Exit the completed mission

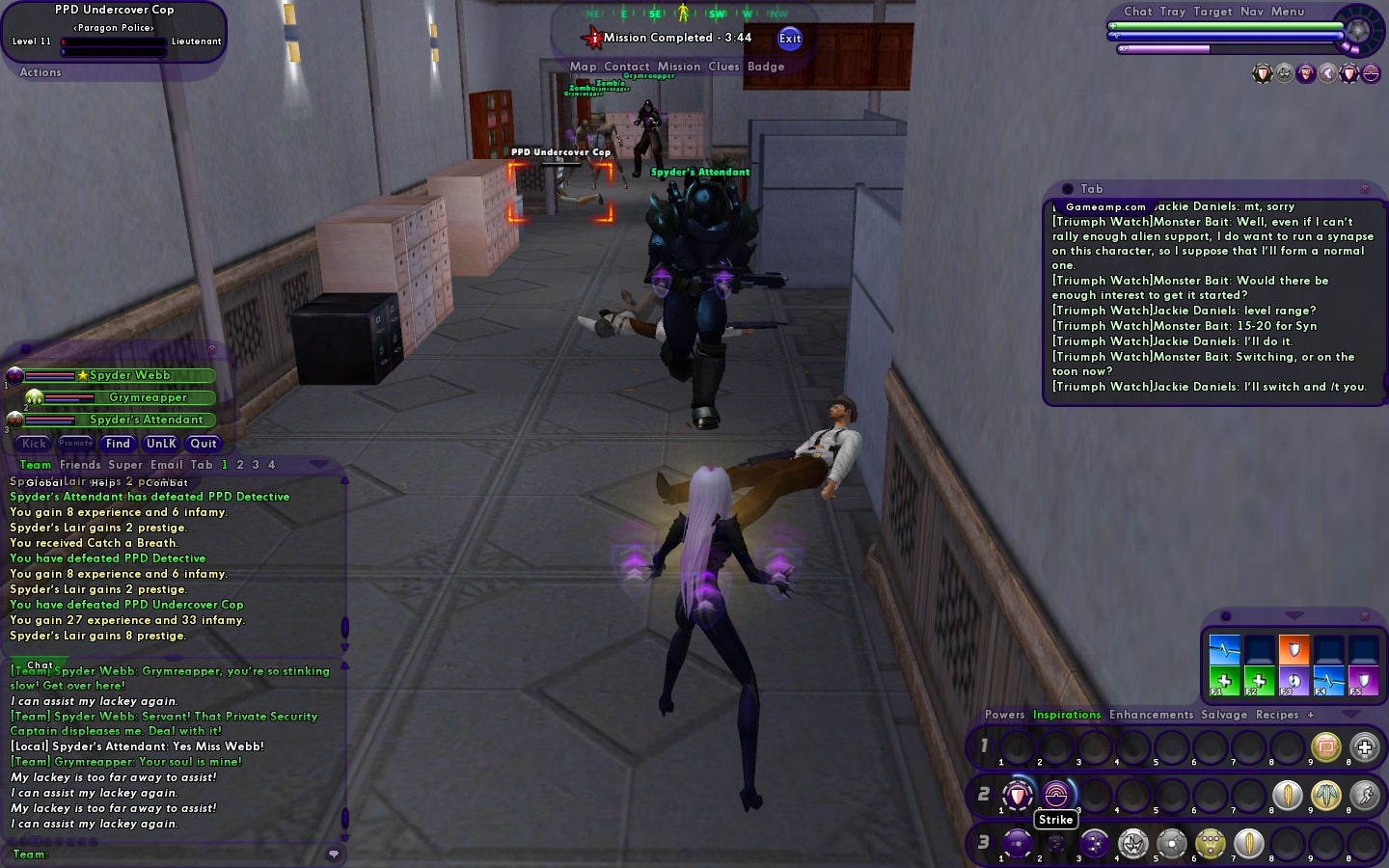coord(790,39)
